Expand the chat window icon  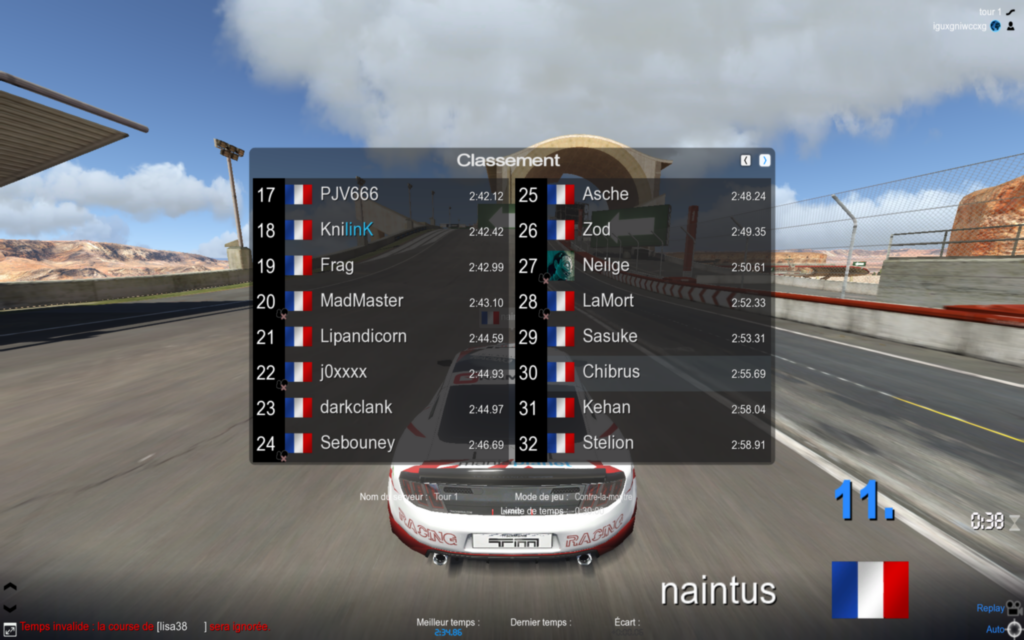(9, 626)
